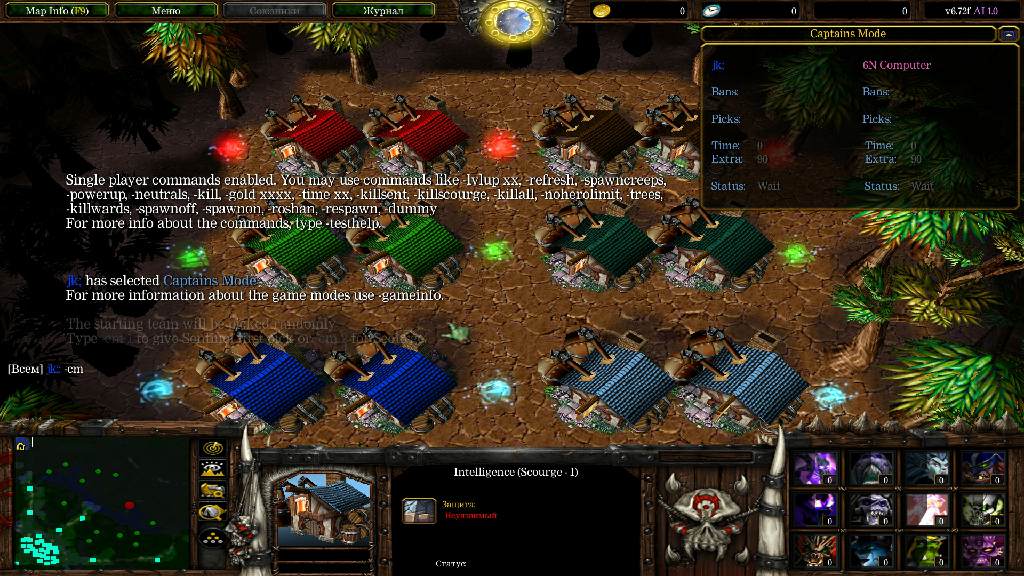The height and width of the screenshot is (576, 1024).
Task: Choose the purple demon-faced hero
Action: (981, 550)
